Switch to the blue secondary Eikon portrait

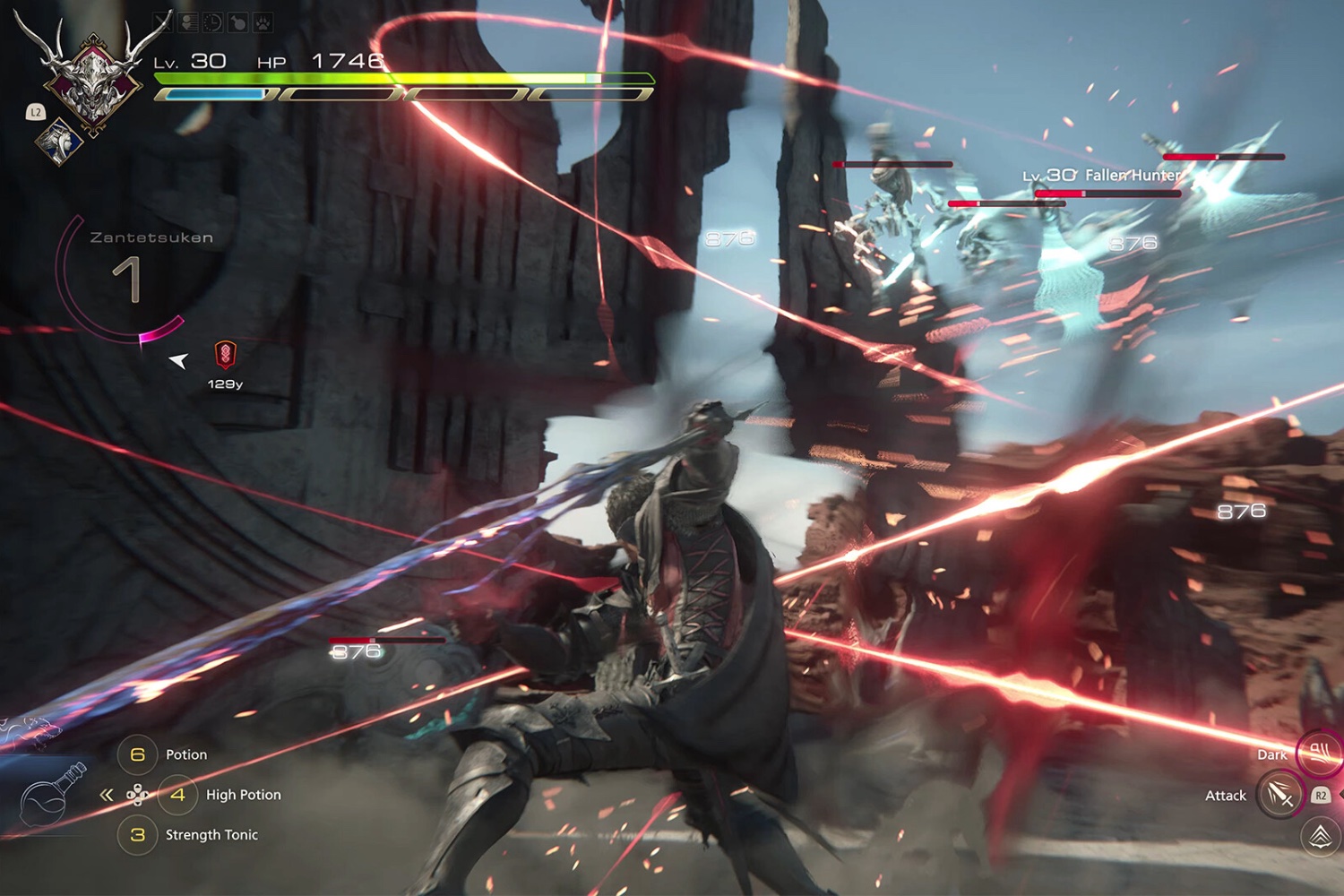[59, 142]
